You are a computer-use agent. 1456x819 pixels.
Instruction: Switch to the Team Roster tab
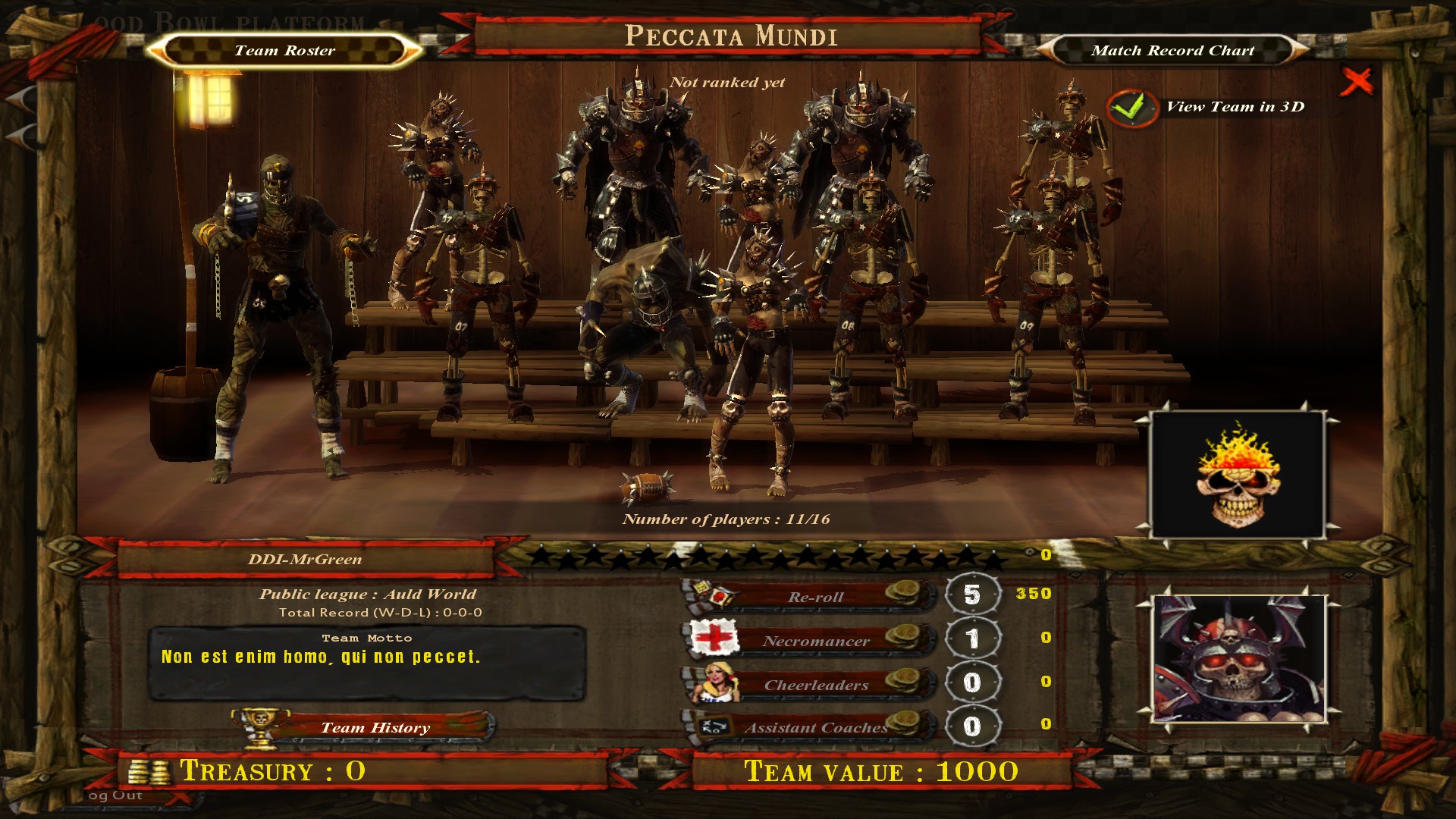click(x=284, y=51)
